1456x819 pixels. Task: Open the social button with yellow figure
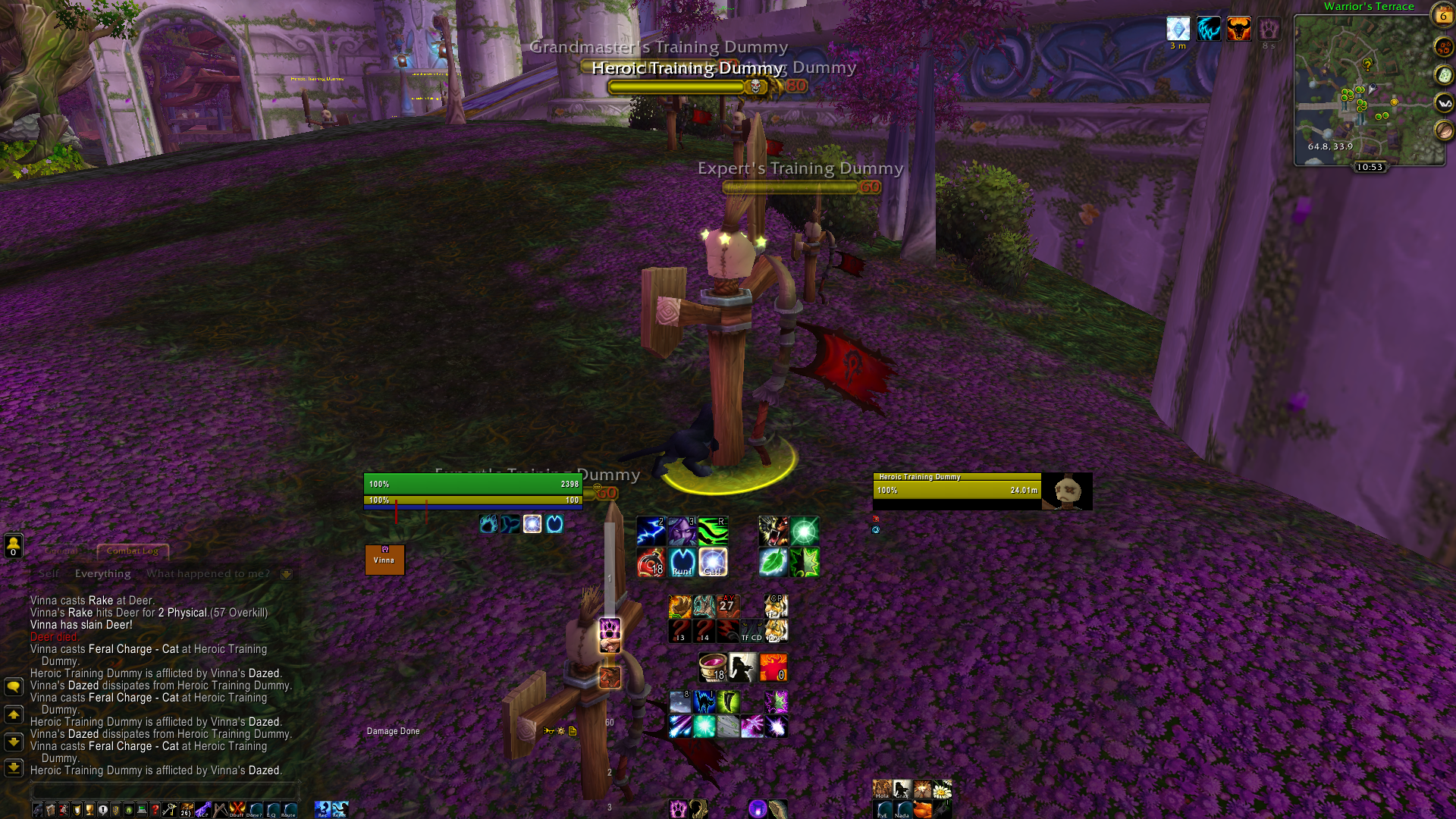[x=13, y=544]
